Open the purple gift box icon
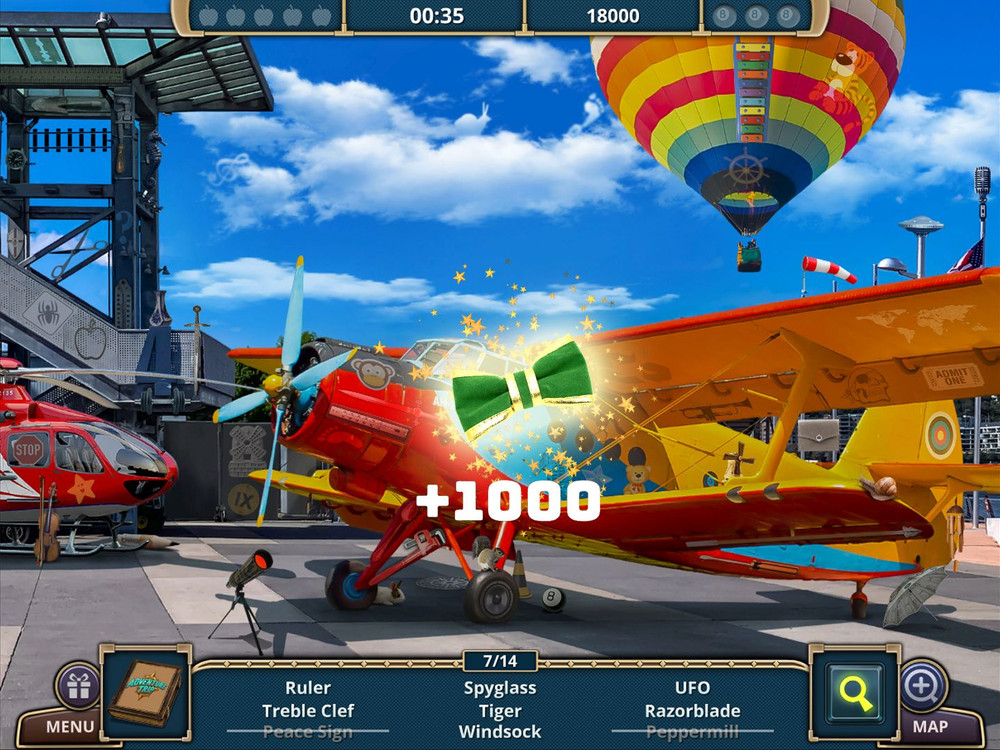The image size is (1000, 750). click(x=77, y=686)
